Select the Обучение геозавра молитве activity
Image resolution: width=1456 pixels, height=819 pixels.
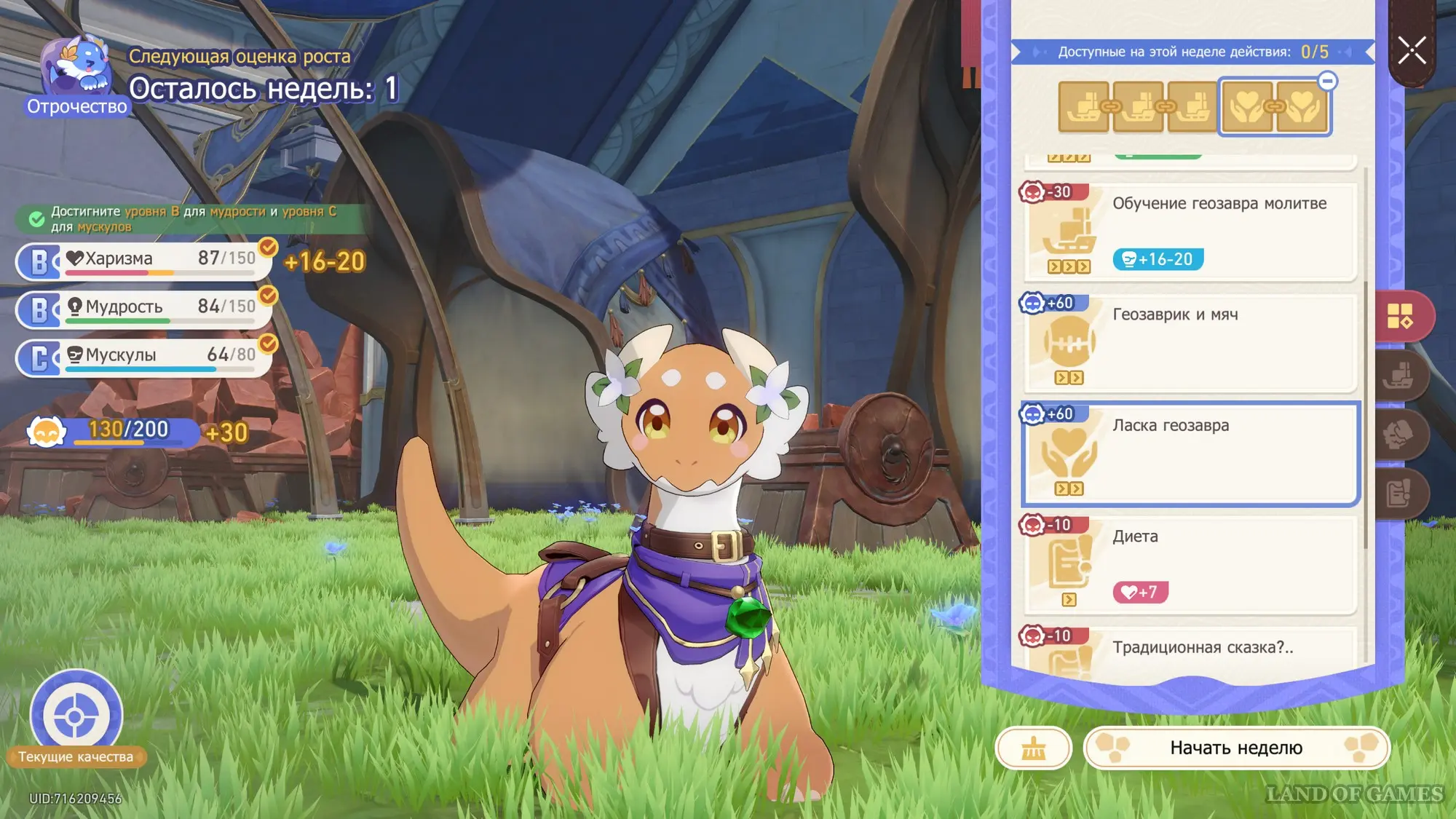click(x=1190, y=232)
